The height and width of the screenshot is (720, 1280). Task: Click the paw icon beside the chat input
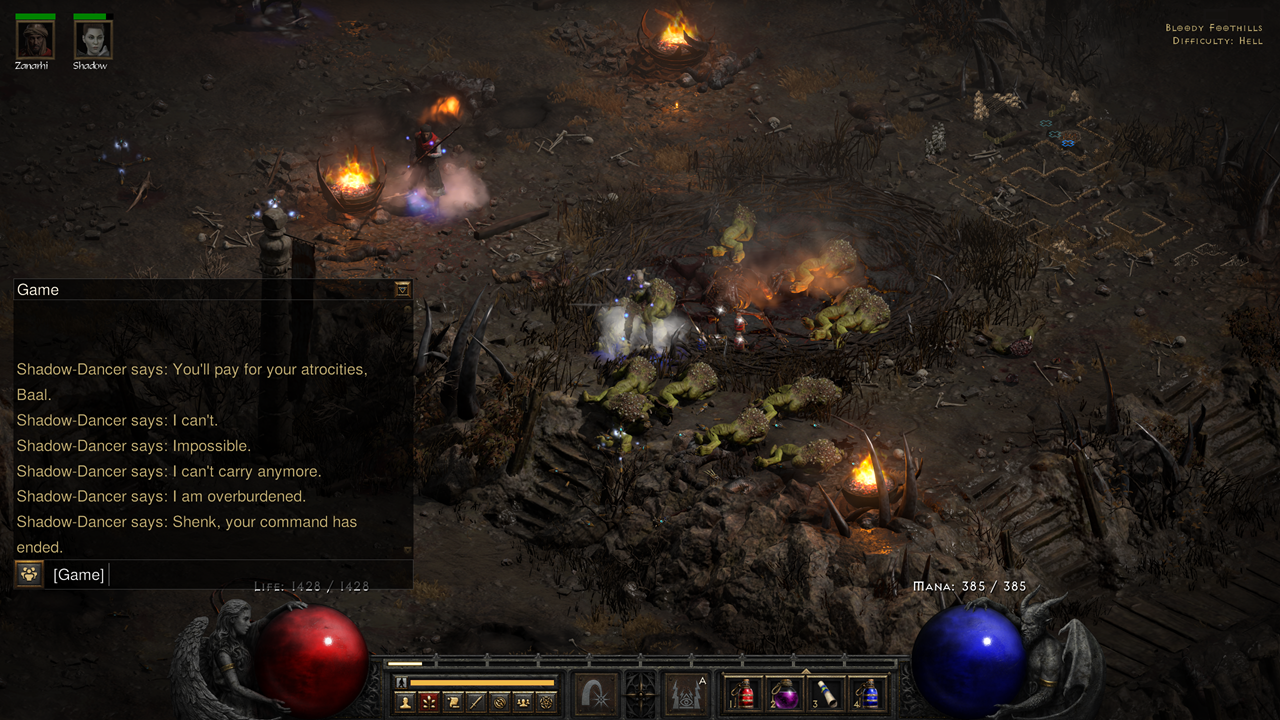coord(28,575)
